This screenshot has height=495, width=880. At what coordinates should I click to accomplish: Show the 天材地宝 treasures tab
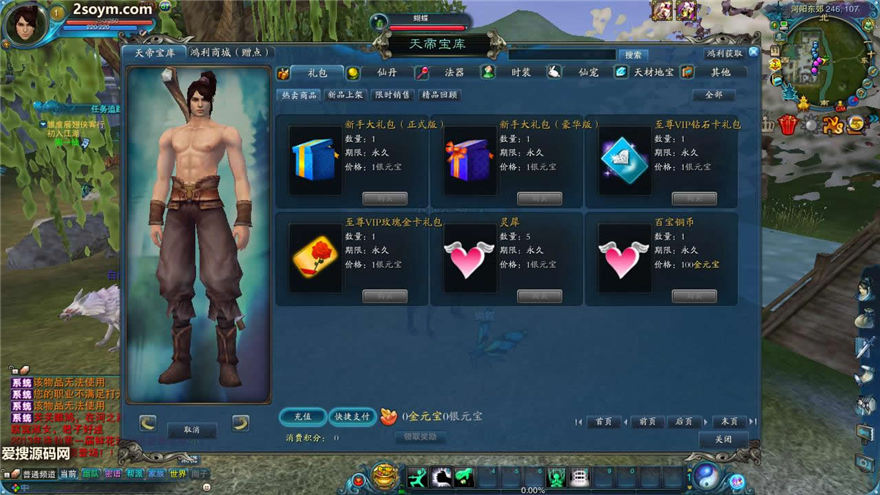pos(654,72)
